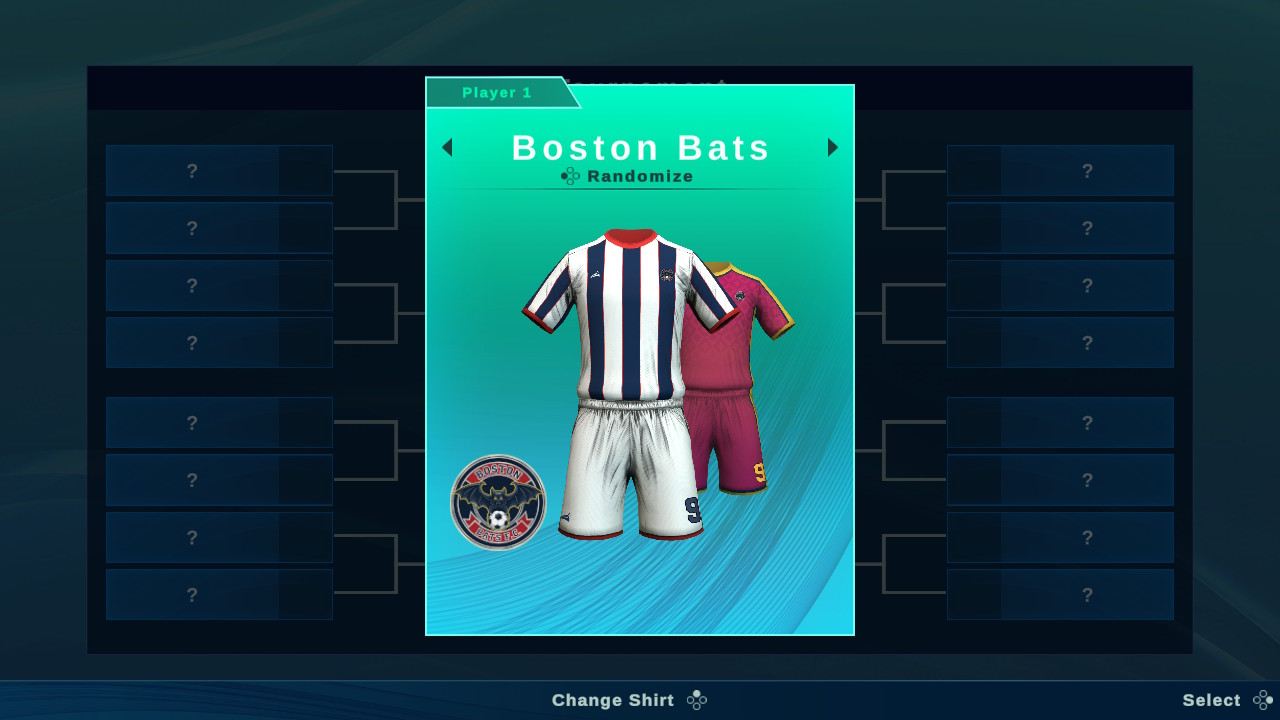Click Select in the bottom-right corner
The height and width of the screenshot is (720, 1280).
pyautogui.click(x=1212, y=700)
